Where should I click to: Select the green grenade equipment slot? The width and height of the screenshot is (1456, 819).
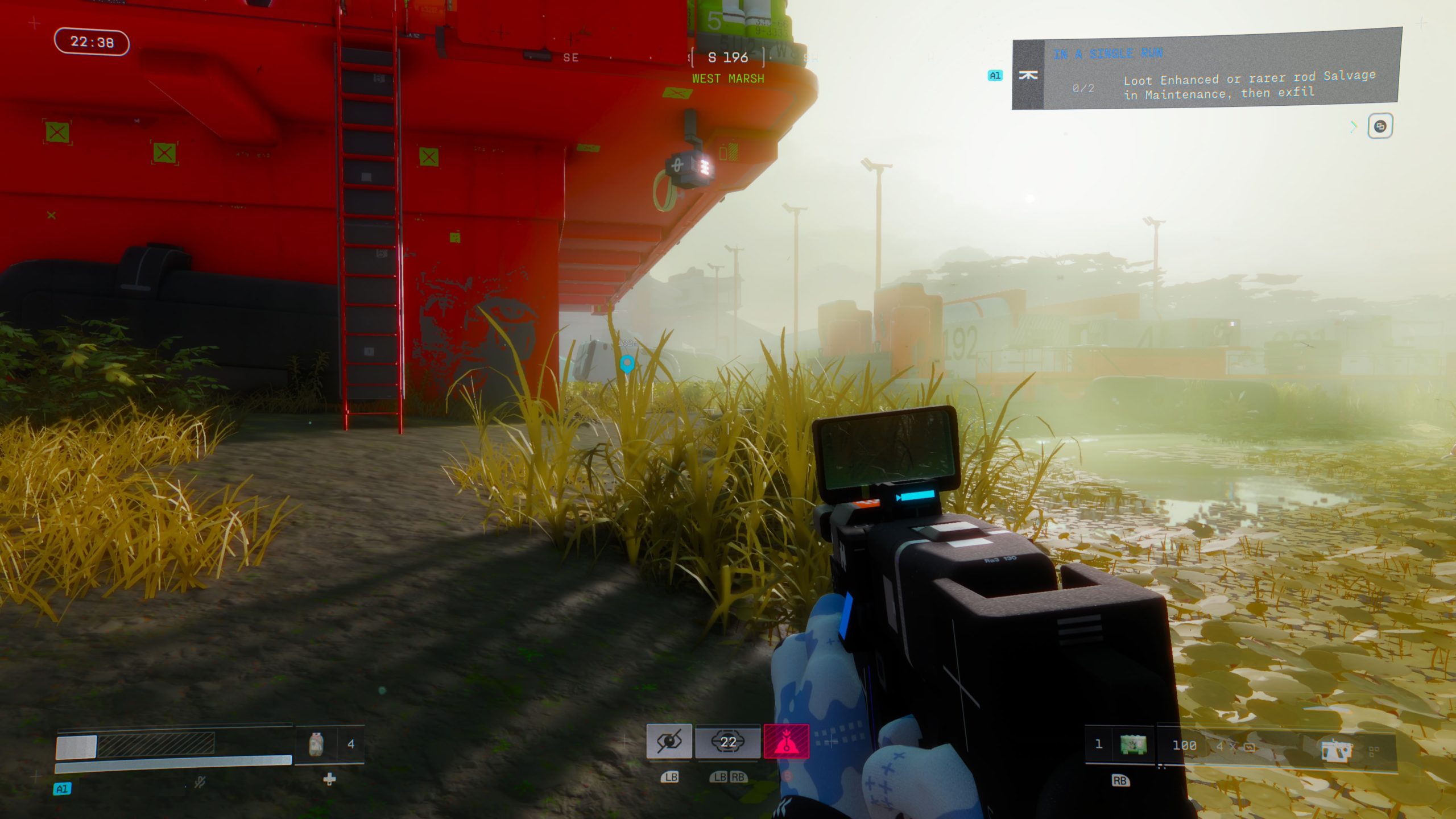tap(1132, 744)
